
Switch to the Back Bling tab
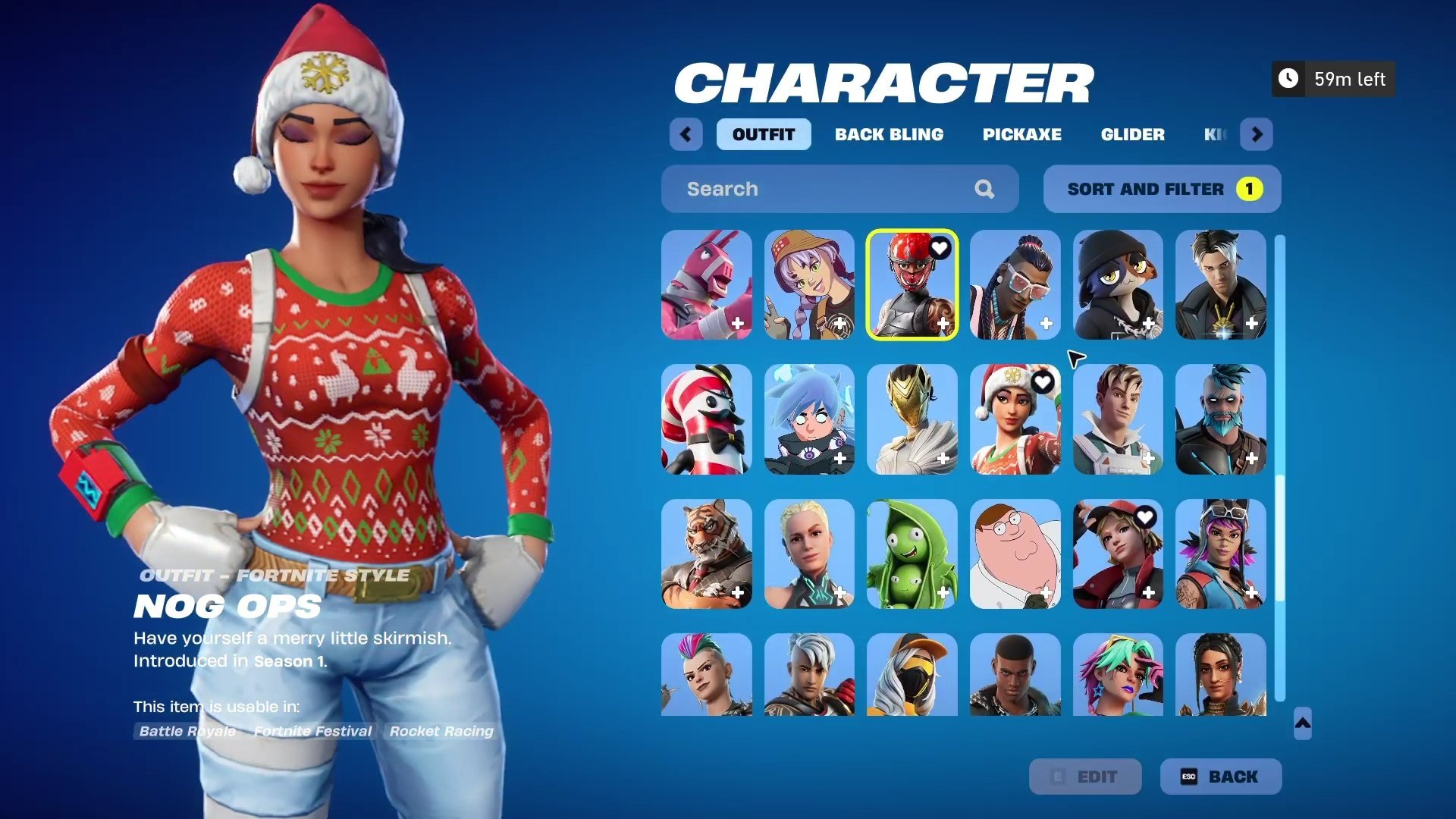tap(890, 134)
